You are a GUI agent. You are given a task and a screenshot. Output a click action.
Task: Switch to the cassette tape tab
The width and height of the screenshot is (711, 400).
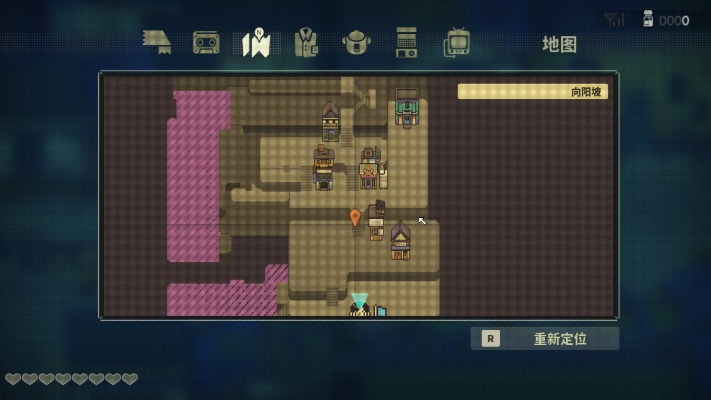(x=206, y=42)
